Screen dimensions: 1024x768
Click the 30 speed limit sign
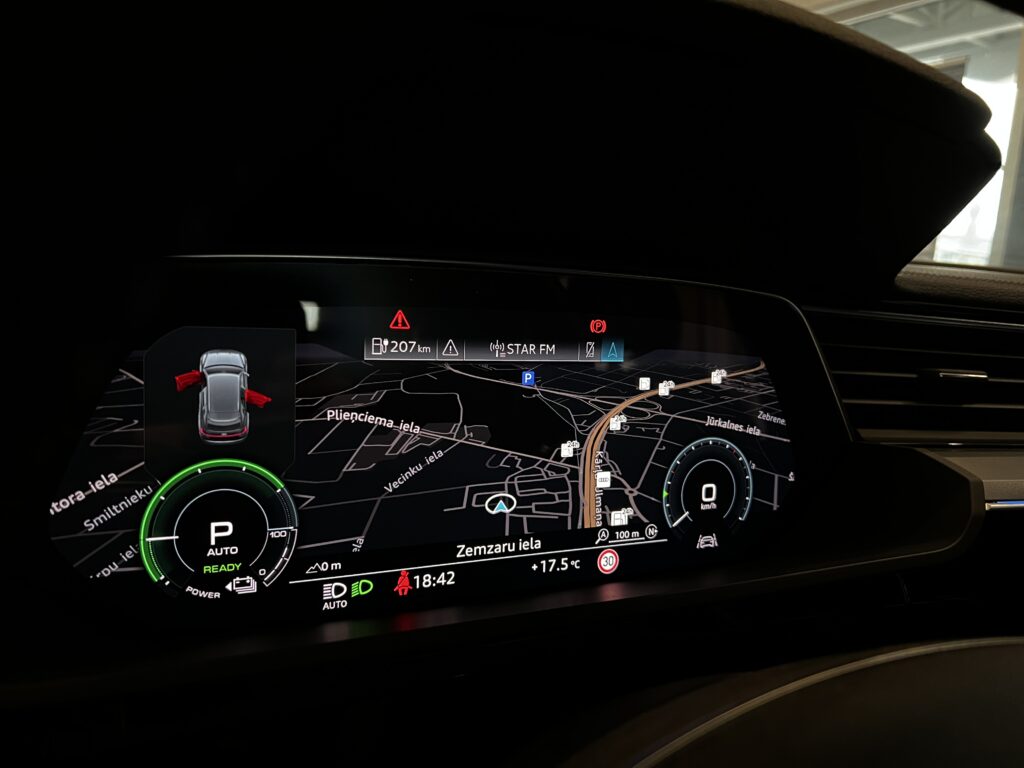pyautogui.click(x=608, y=562)
